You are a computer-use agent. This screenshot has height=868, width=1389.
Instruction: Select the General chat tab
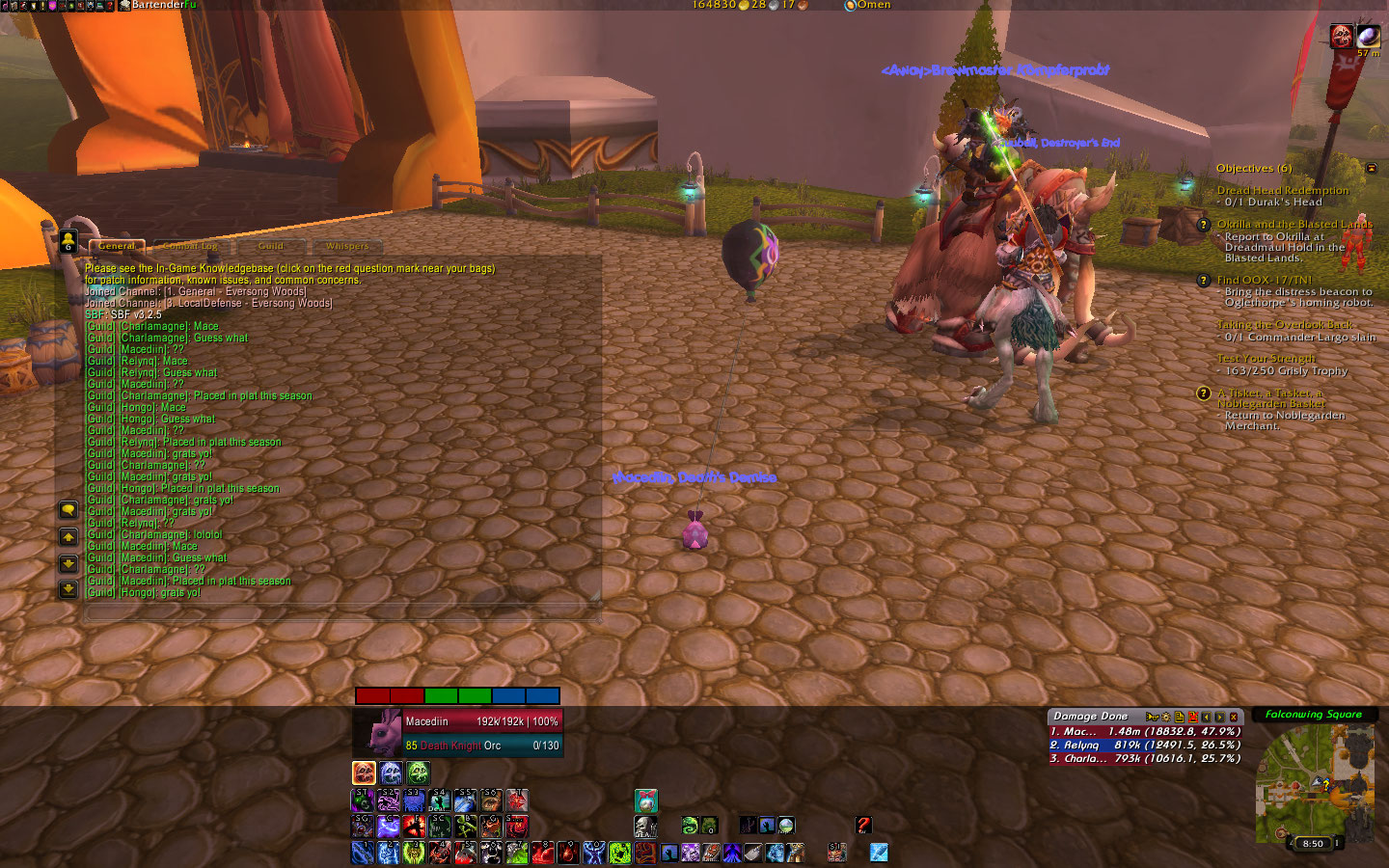[x=117, y=246]
